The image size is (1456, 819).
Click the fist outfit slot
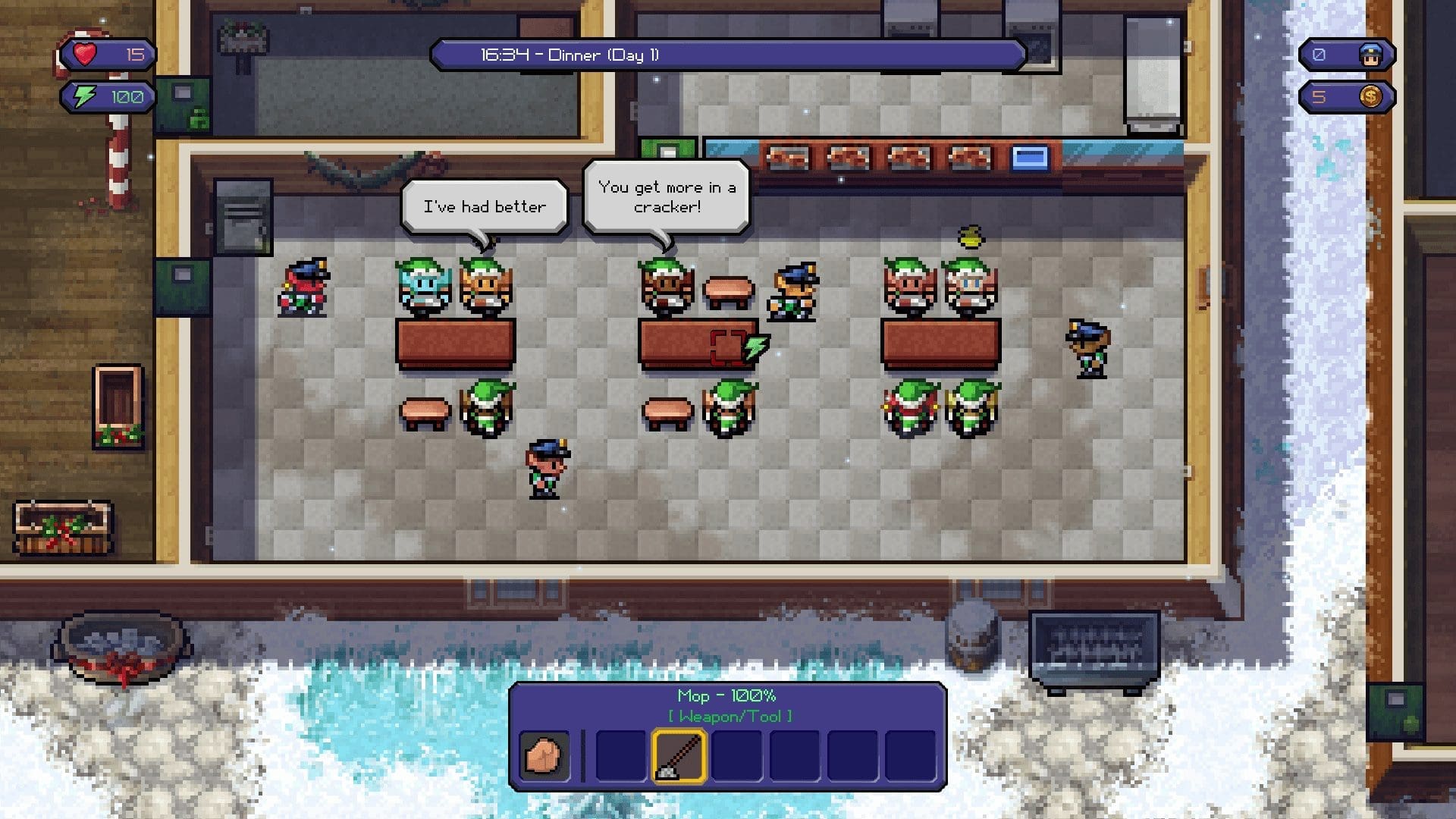(544, 755)
